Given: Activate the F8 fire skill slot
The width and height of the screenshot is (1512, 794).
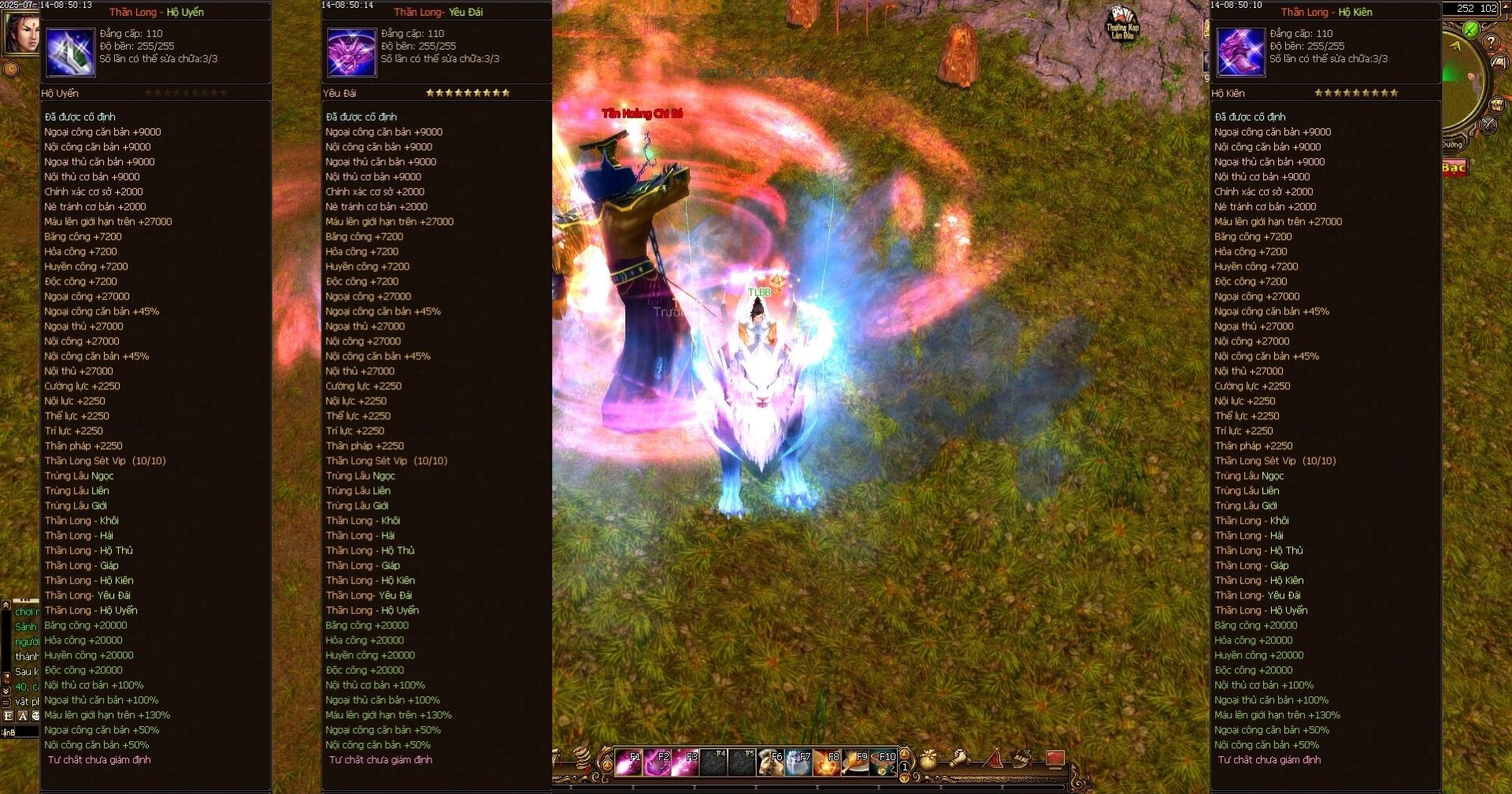Looking at the screenshot, I should pos(827,762).
